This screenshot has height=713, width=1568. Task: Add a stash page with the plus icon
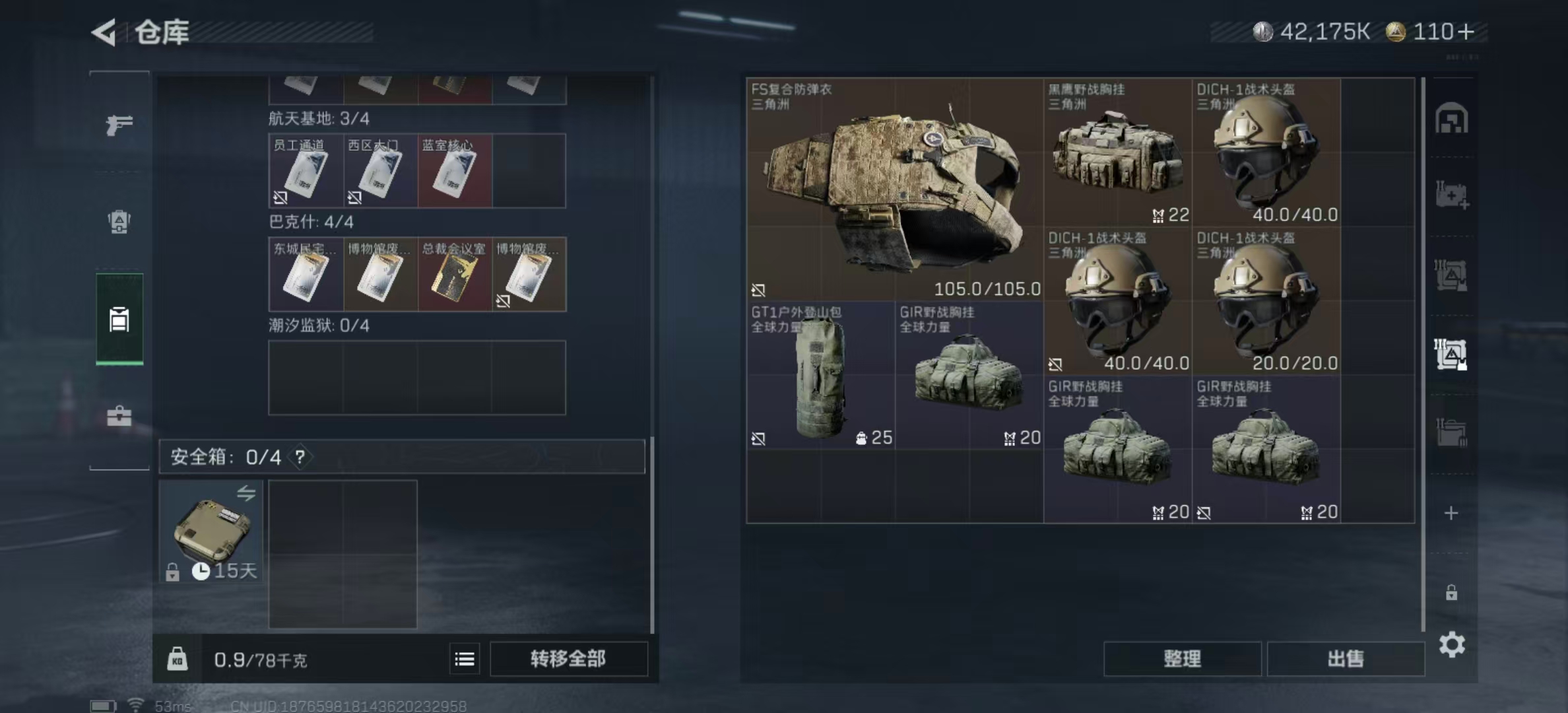pyautogui.click(x=1451, y=513)
